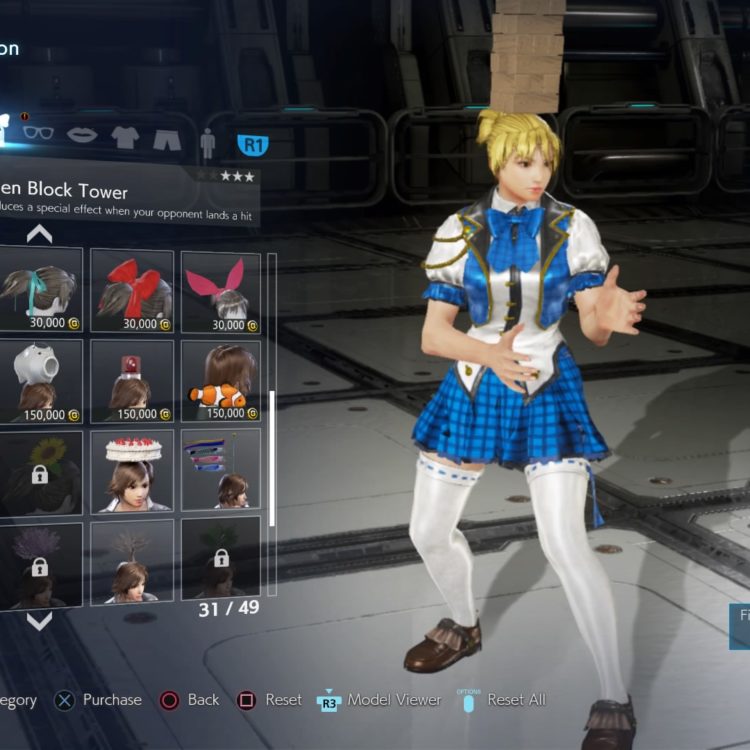Open the lips category tab
Image resolution: width=750 pixels, height=750 pixels.
tap(82, 135)
